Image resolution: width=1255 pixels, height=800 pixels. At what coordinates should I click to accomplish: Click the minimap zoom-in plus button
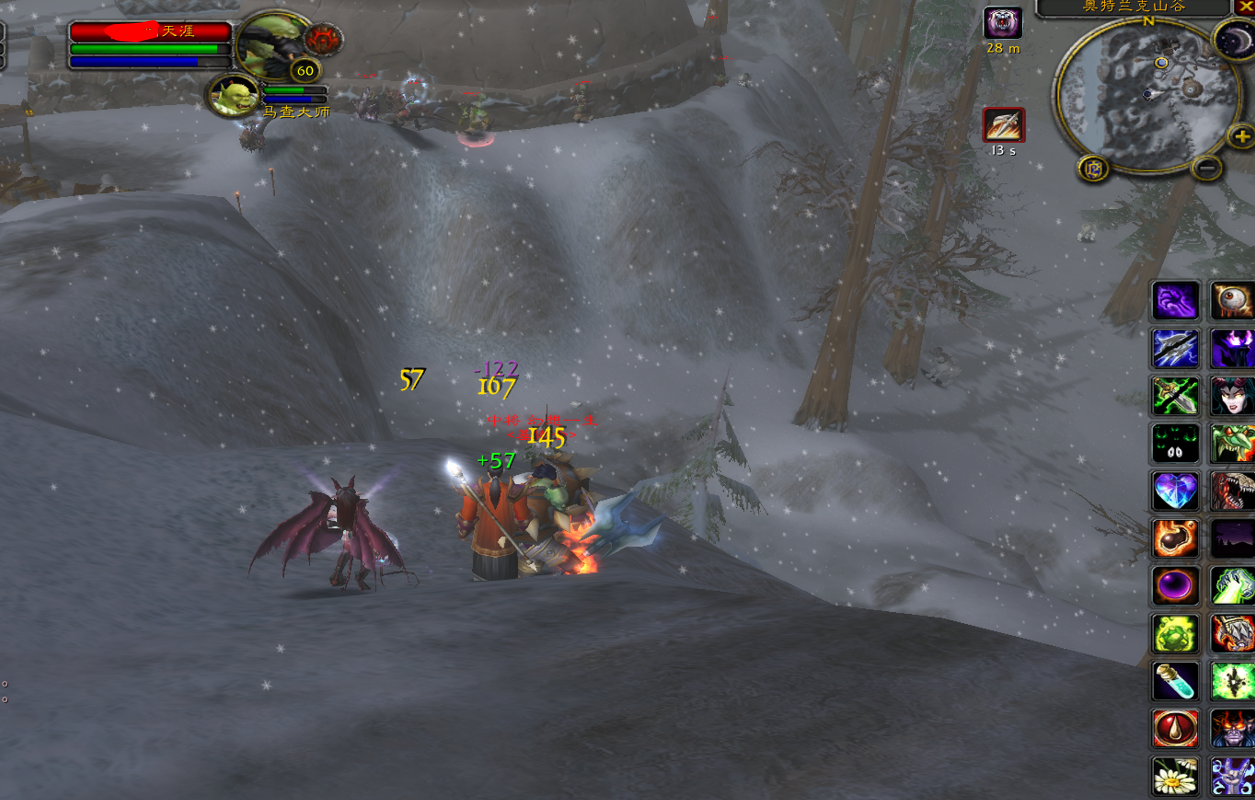tap(1241, 136)
